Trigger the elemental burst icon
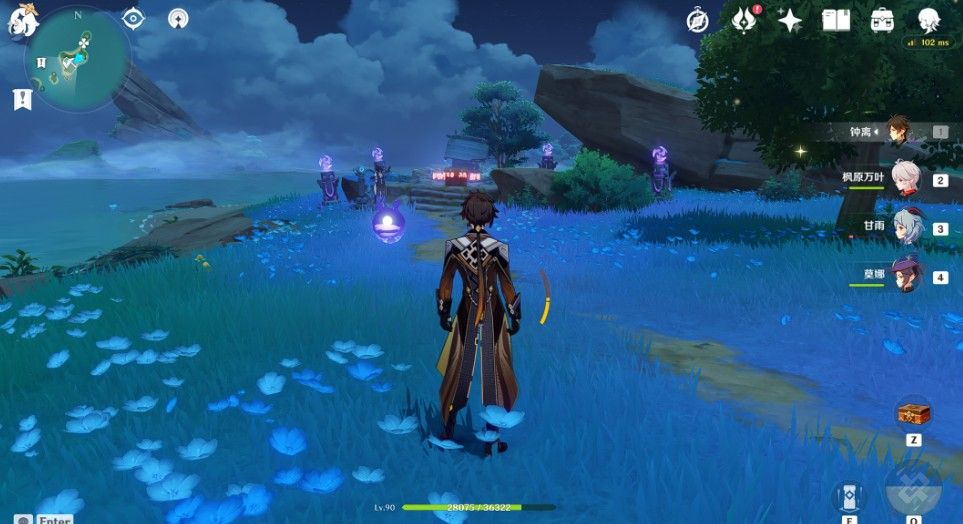Image resolution: width=963 pixels, height=524 pixels. [914, 492]
